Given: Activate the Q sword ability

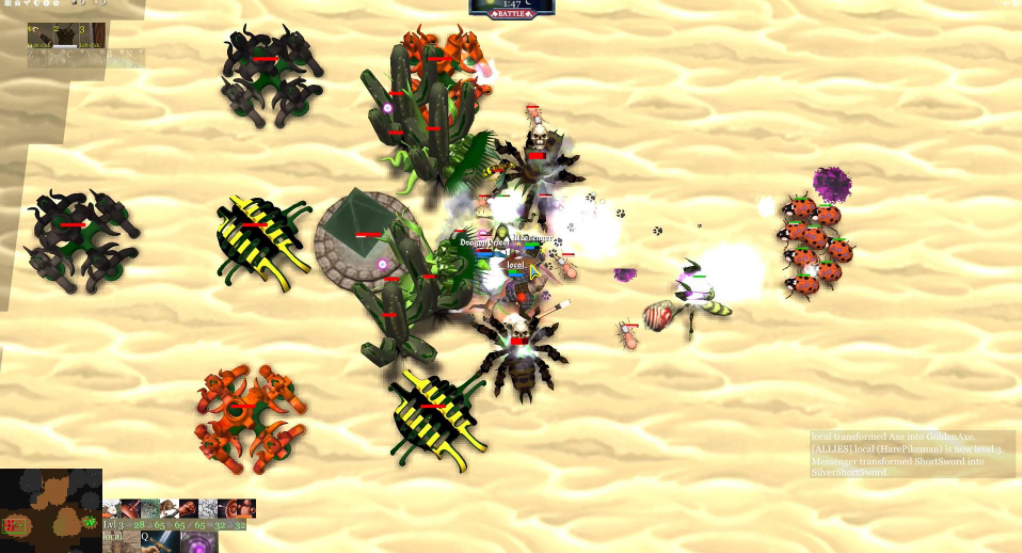Looking at the screenshot, I should click(x=157, y=541).
